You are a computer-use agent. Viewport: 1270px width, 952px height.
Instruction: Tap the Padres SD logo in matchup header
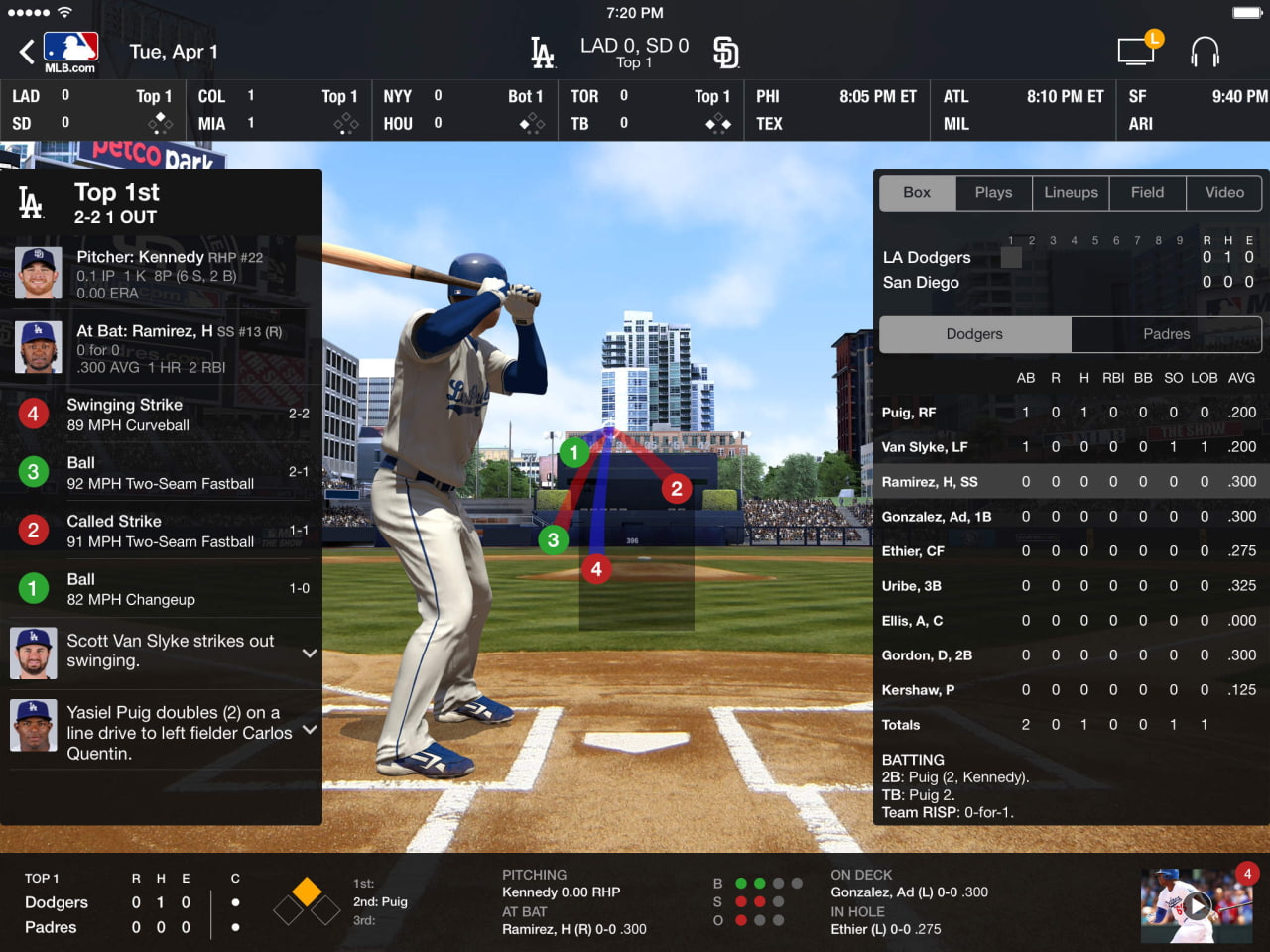pyautogui.click(x=725, y=51)
